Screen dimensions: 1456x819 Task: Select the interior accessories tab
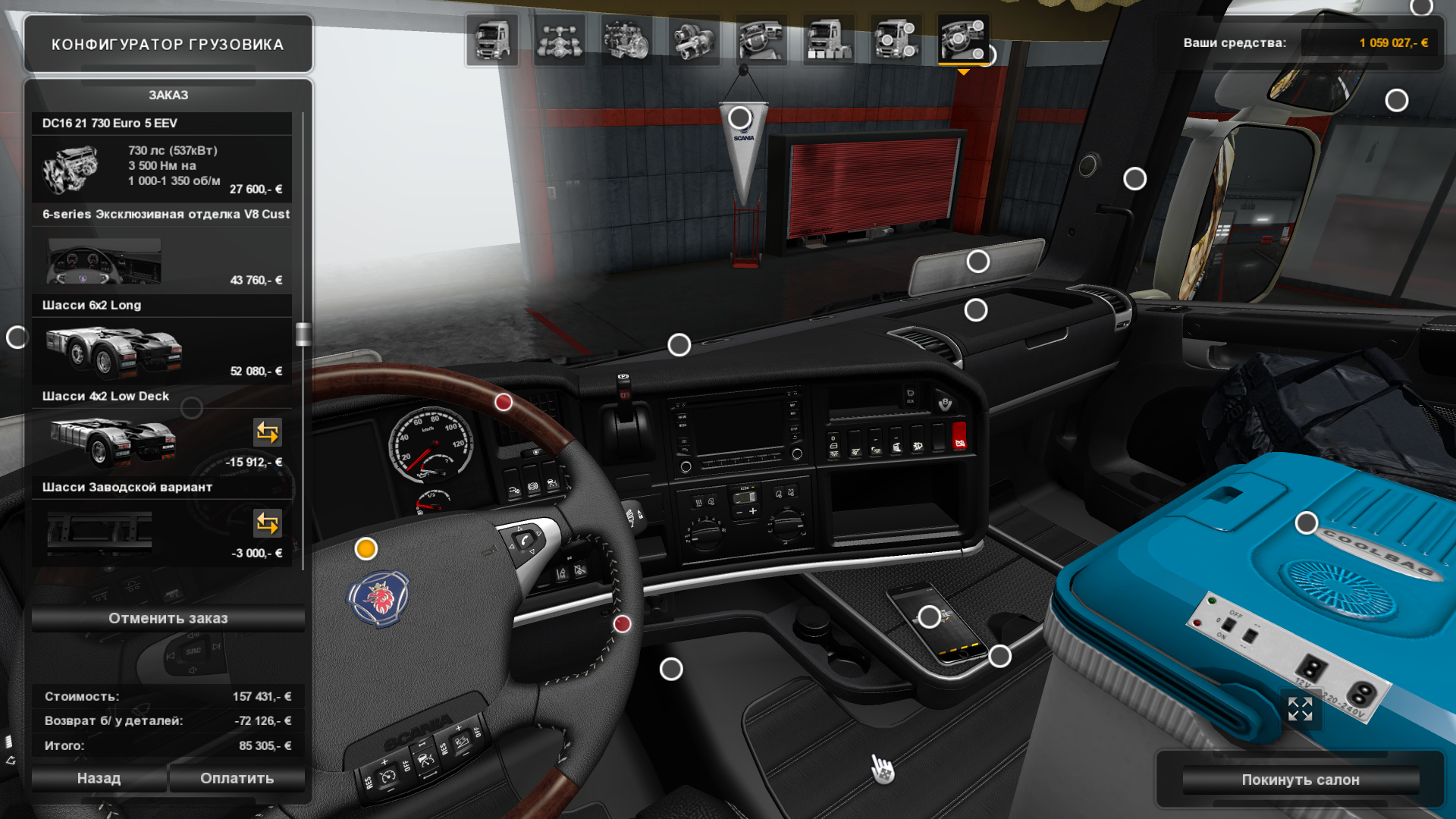(x=963, y=40)
